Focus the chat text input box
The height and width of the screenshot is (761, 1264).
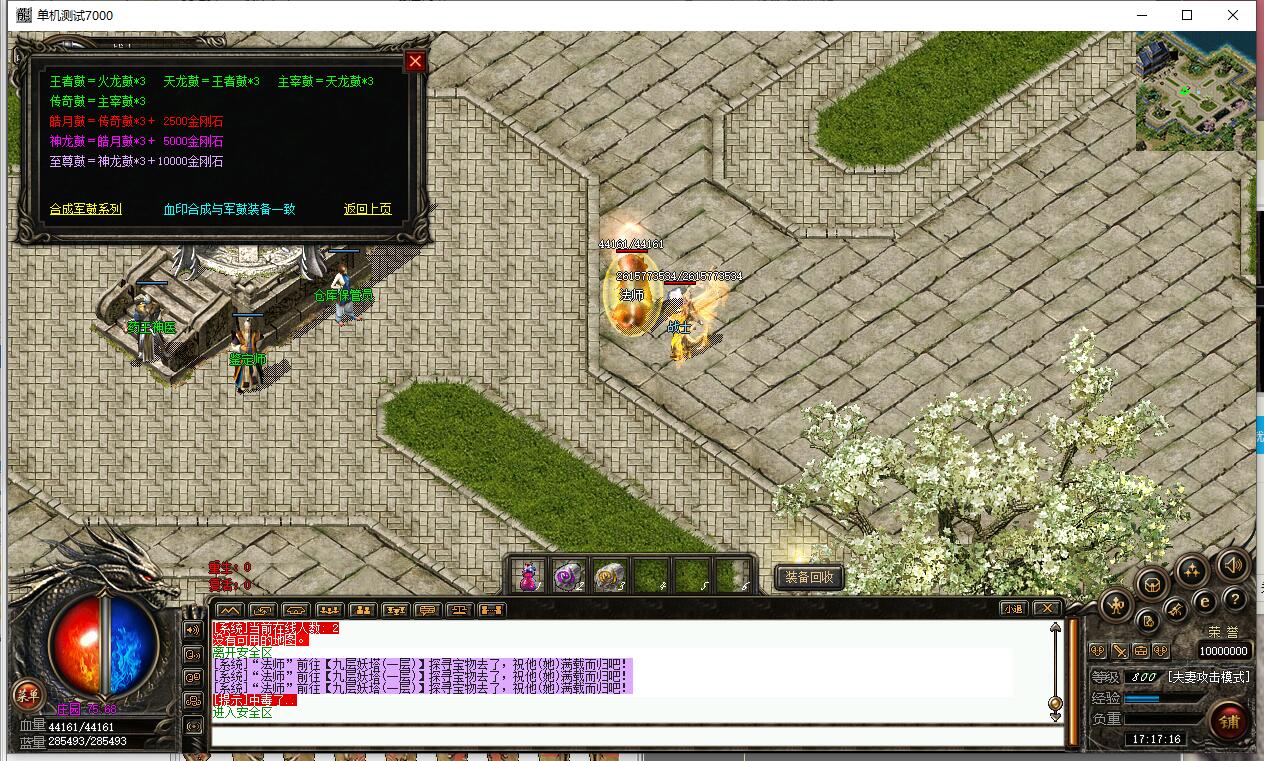coord(636,737)
